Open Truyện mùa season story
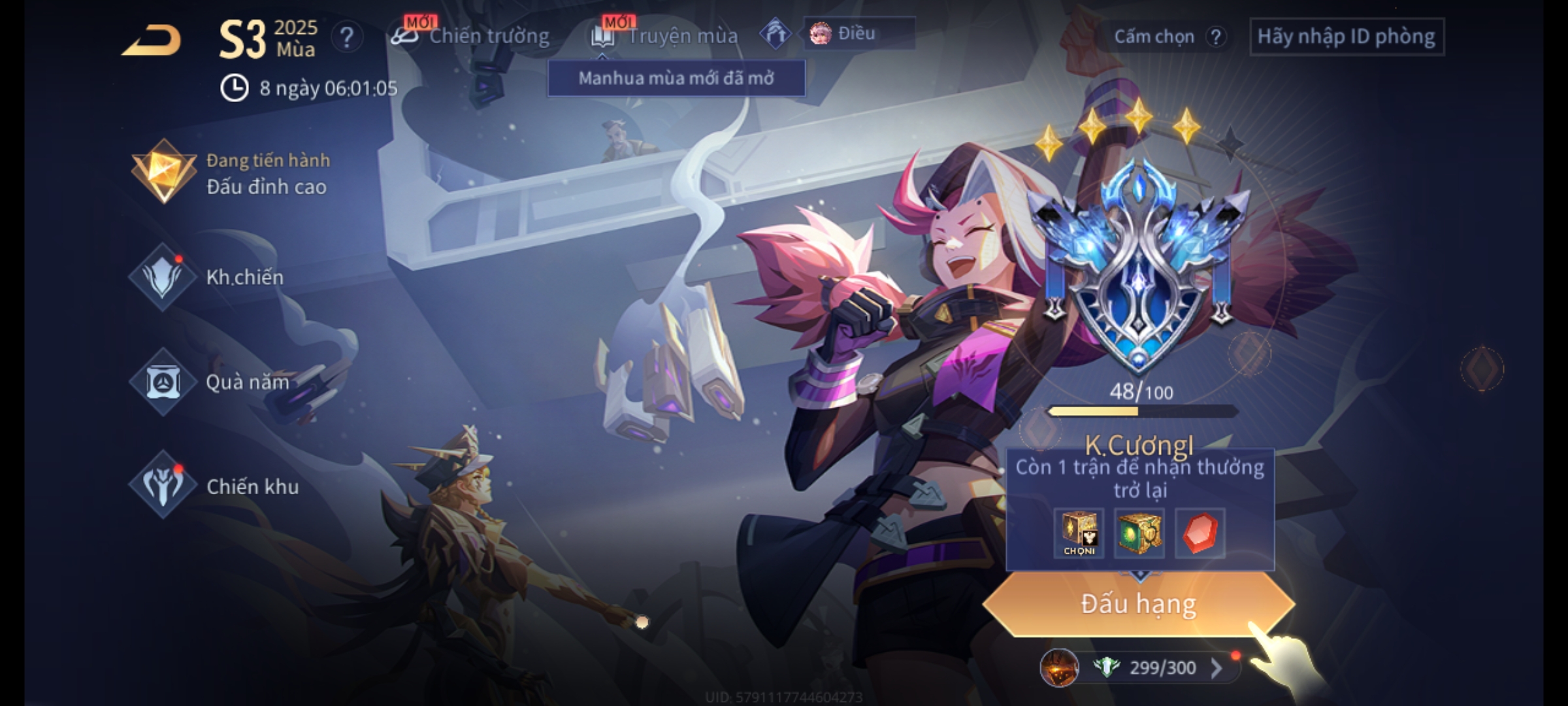The width and height of the screenshot is (1568, 706). [665, 36]
